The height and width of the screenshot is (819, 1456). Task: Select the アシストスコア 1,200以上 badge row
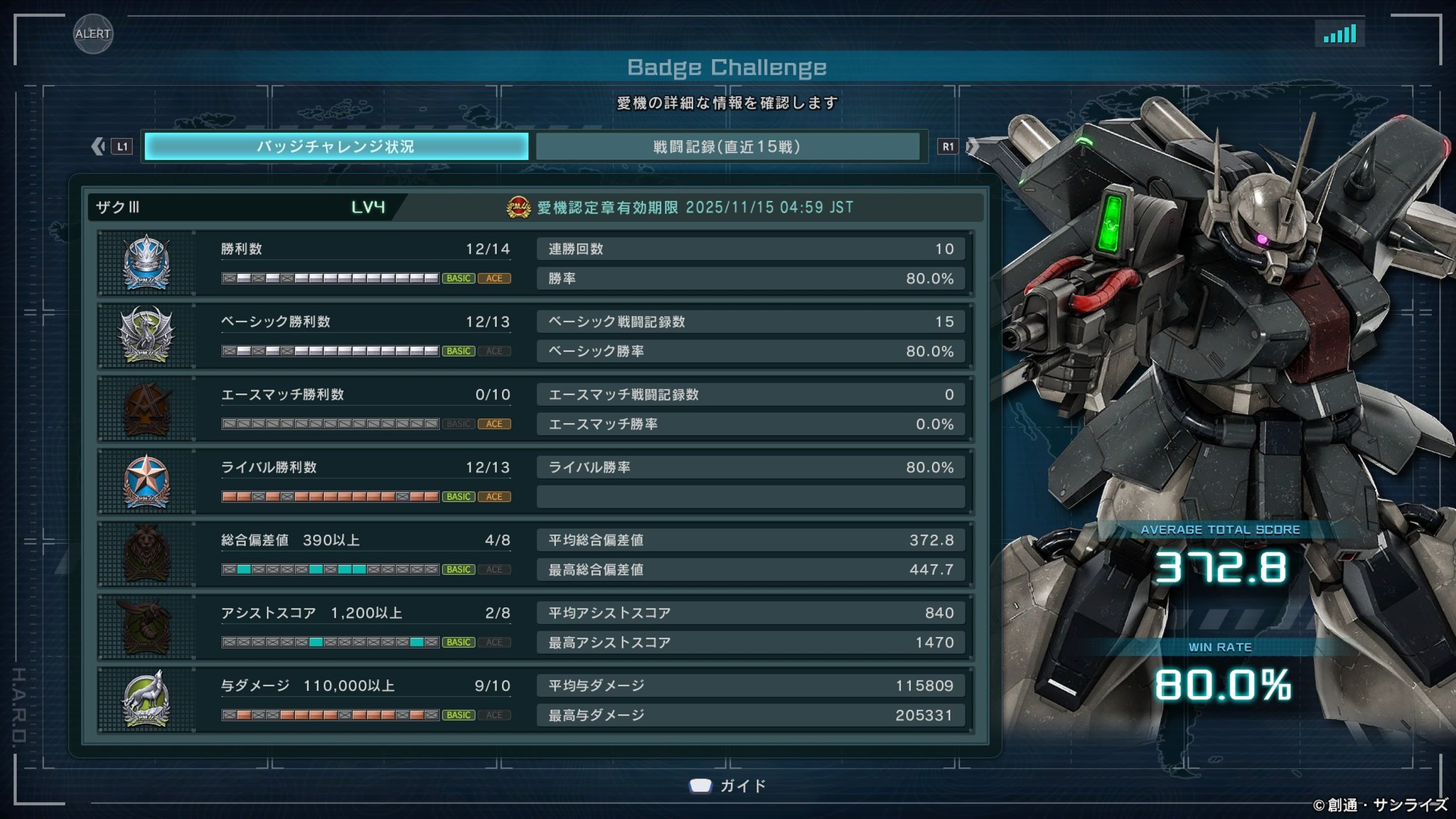pyautogui.click(x=365, y=627)
